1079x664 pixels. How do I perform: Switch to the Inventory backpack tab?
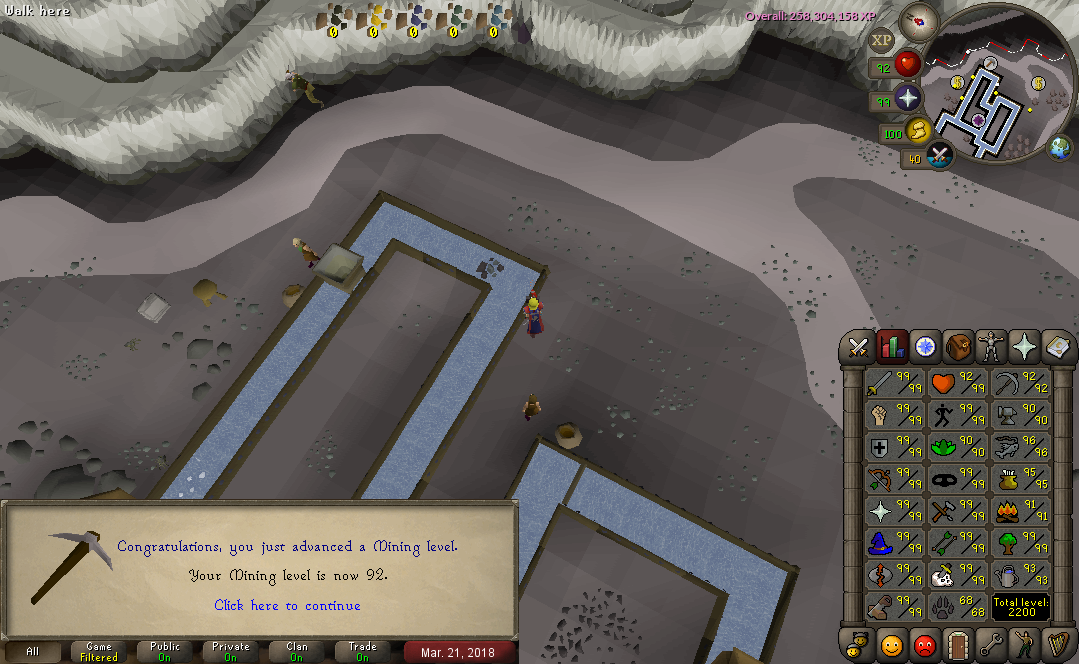[x=958, y=347]
